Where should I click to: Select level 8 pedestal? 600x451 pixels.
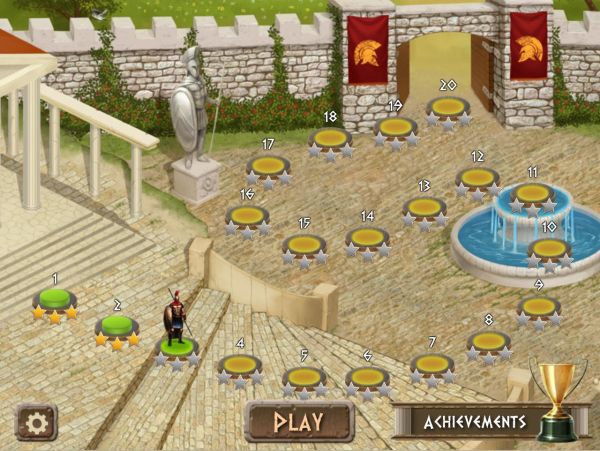pyautogui.click(x=489, y=342)
